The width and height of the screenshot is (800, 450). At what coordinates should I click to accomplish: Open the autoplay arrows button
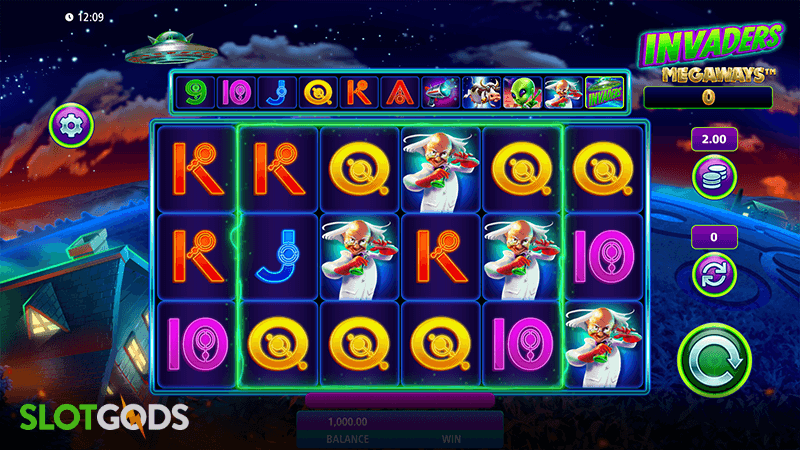tap(714, 272)
